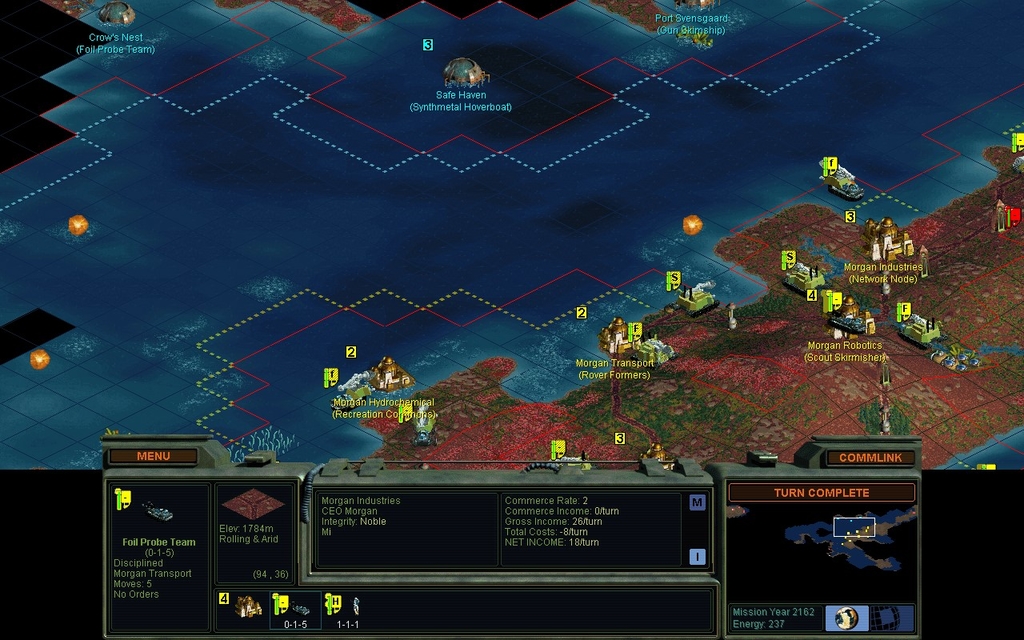Open Morgan Transport base
The image size is (1024, 640).
[620, 336]
